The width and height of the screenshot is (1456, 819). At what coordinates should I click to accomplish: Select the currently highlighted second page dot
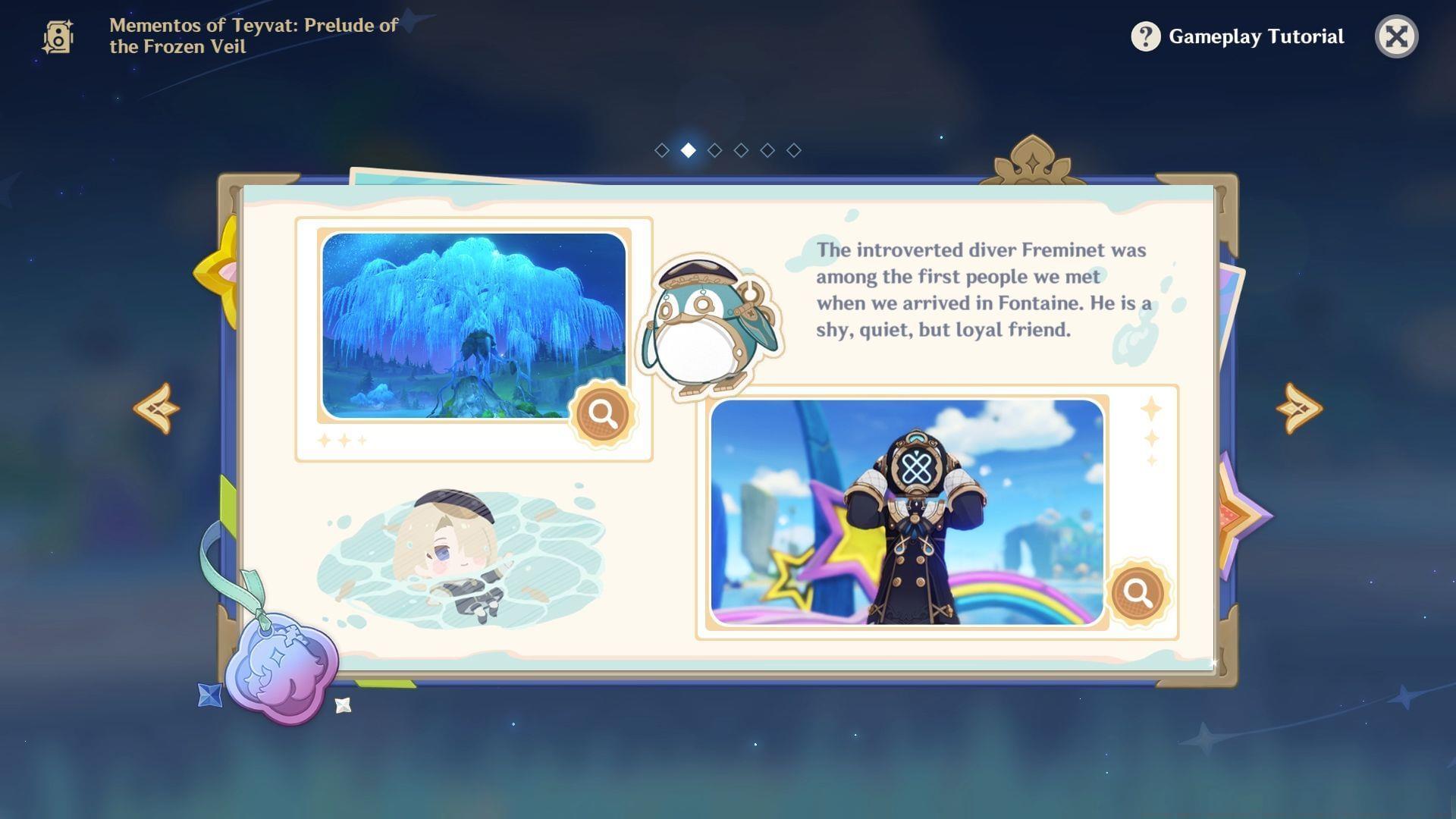click(x=689, y=150)
